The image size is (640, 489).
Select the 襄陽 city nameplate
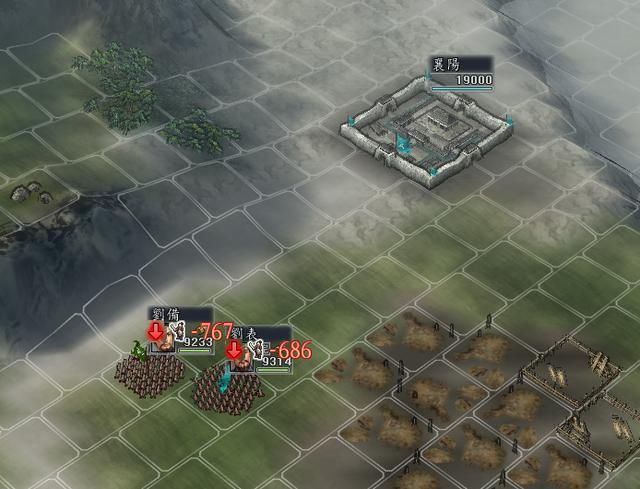pos(461,73)
